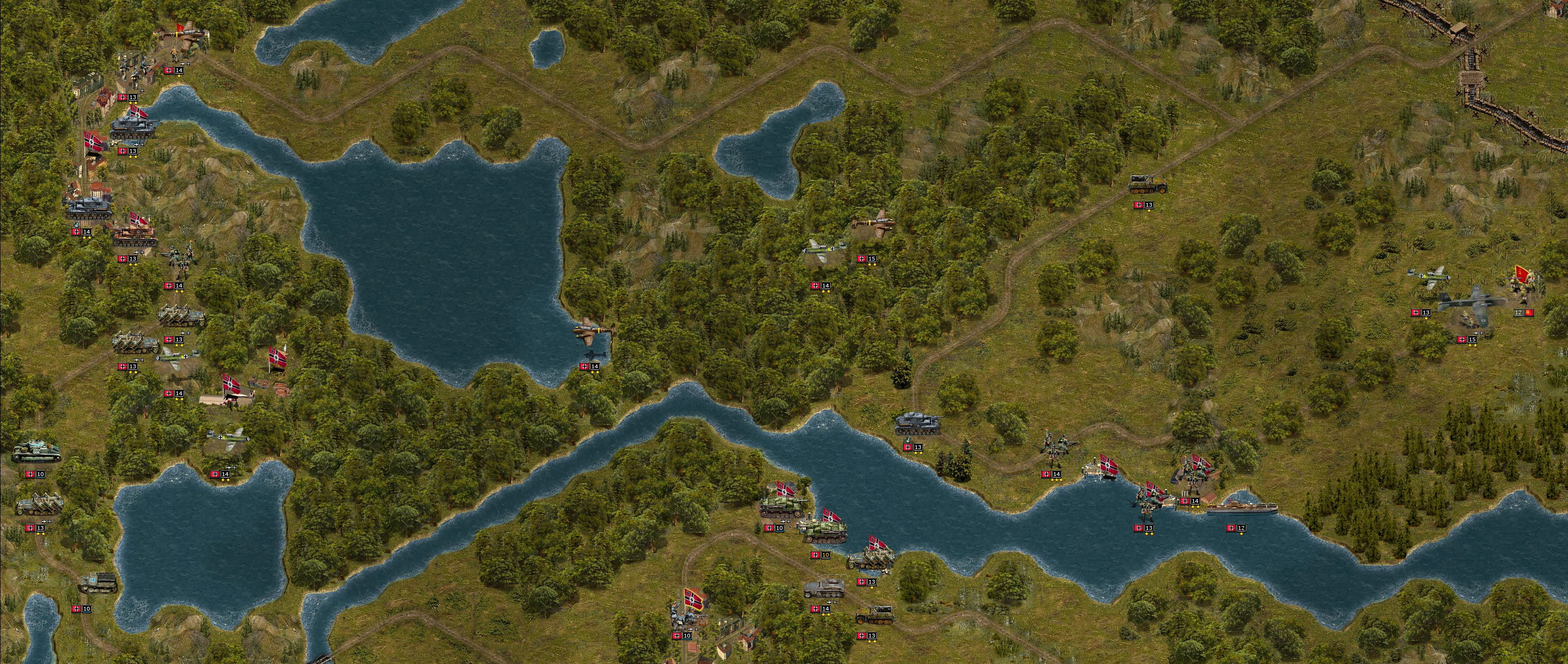Select the grey tank on the river's north bank
1568x664 pixels.
(918, 423)
